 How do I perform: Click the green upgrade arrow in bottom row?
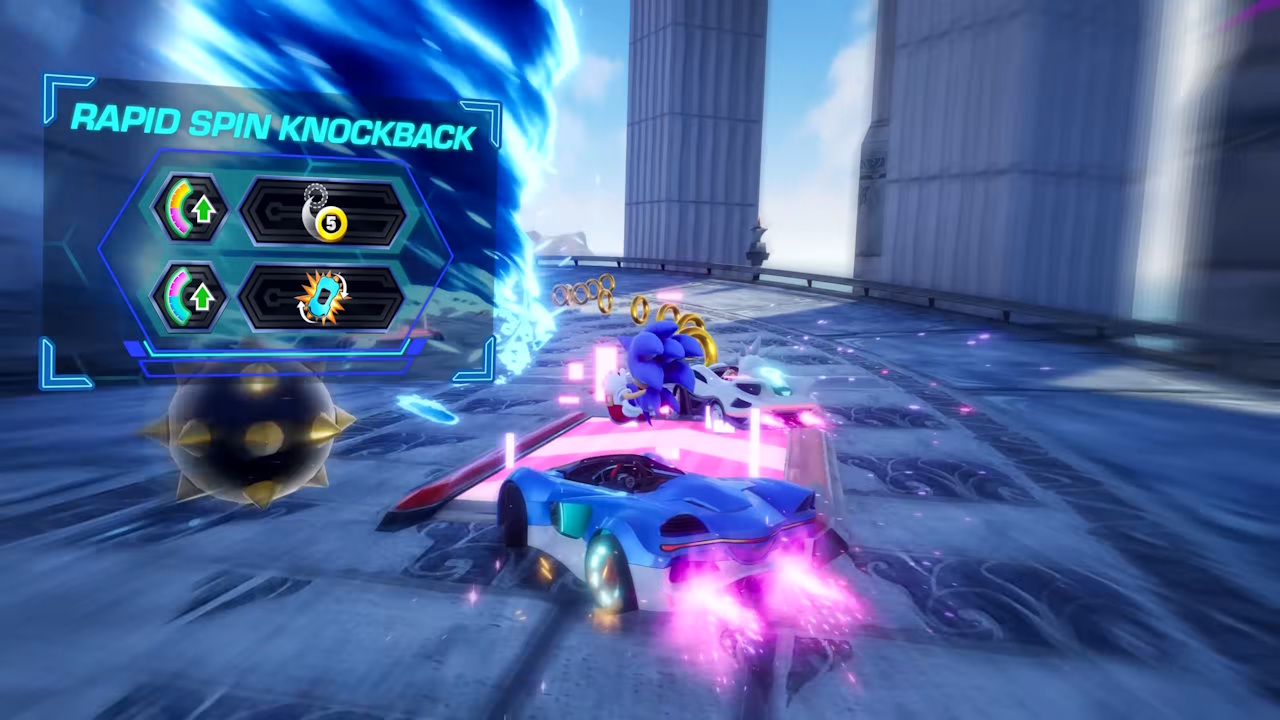pyautogui.click(x=202, y=297)
